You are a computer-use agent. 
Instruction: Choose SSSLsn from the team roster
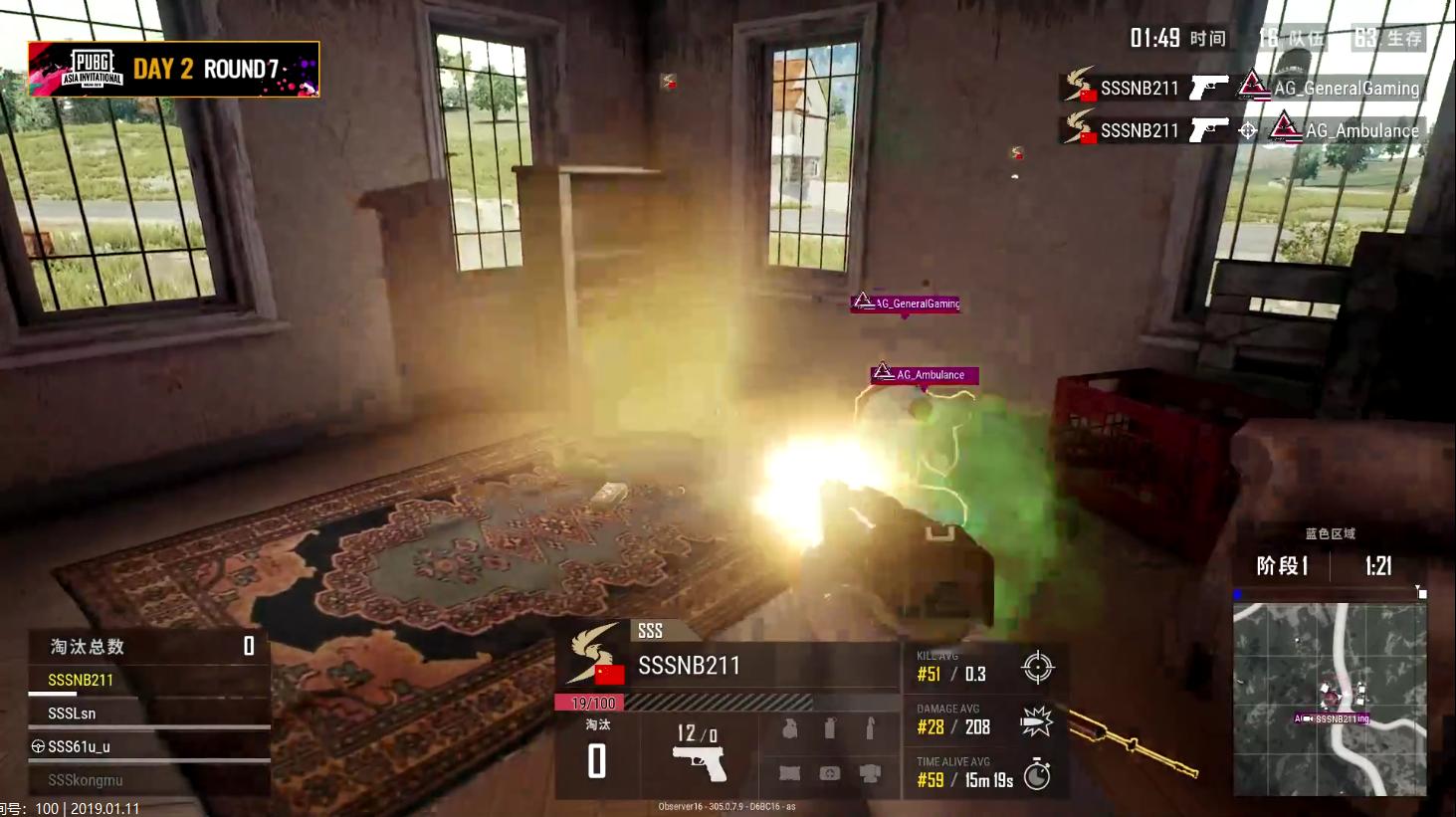point(72,713)
